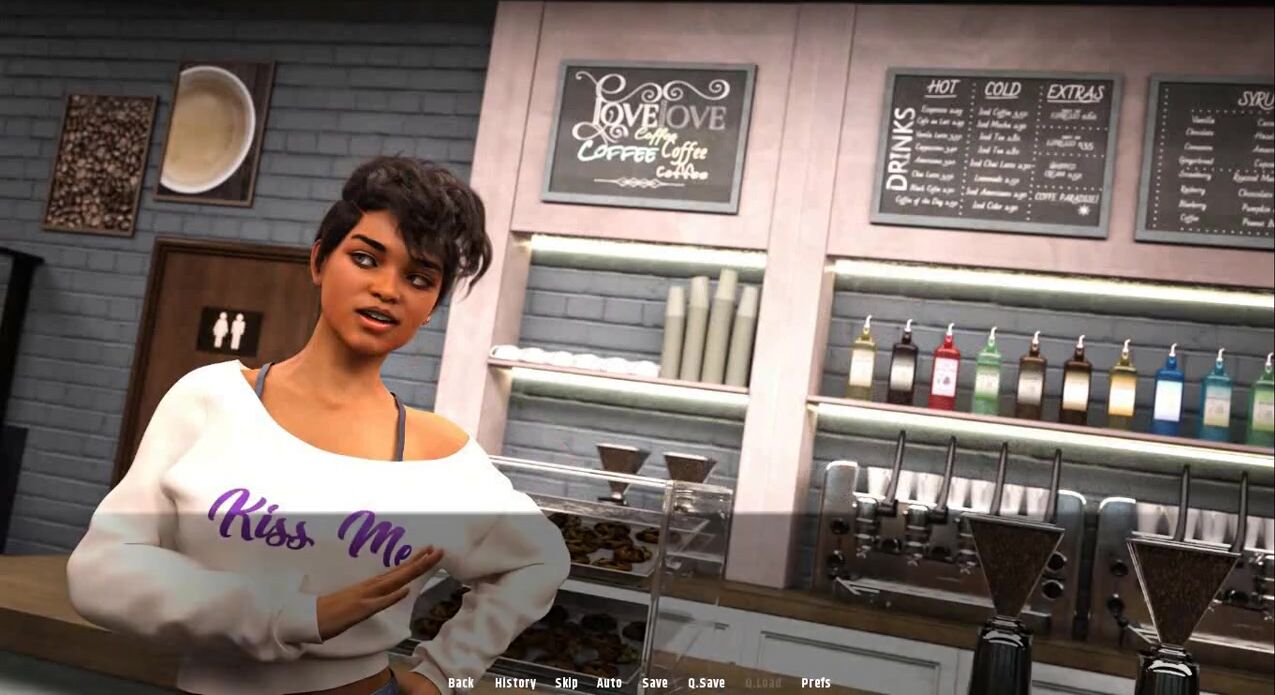Open the dialogue History log
Viewport: 1275px width, 695px height.
(515, 683)
